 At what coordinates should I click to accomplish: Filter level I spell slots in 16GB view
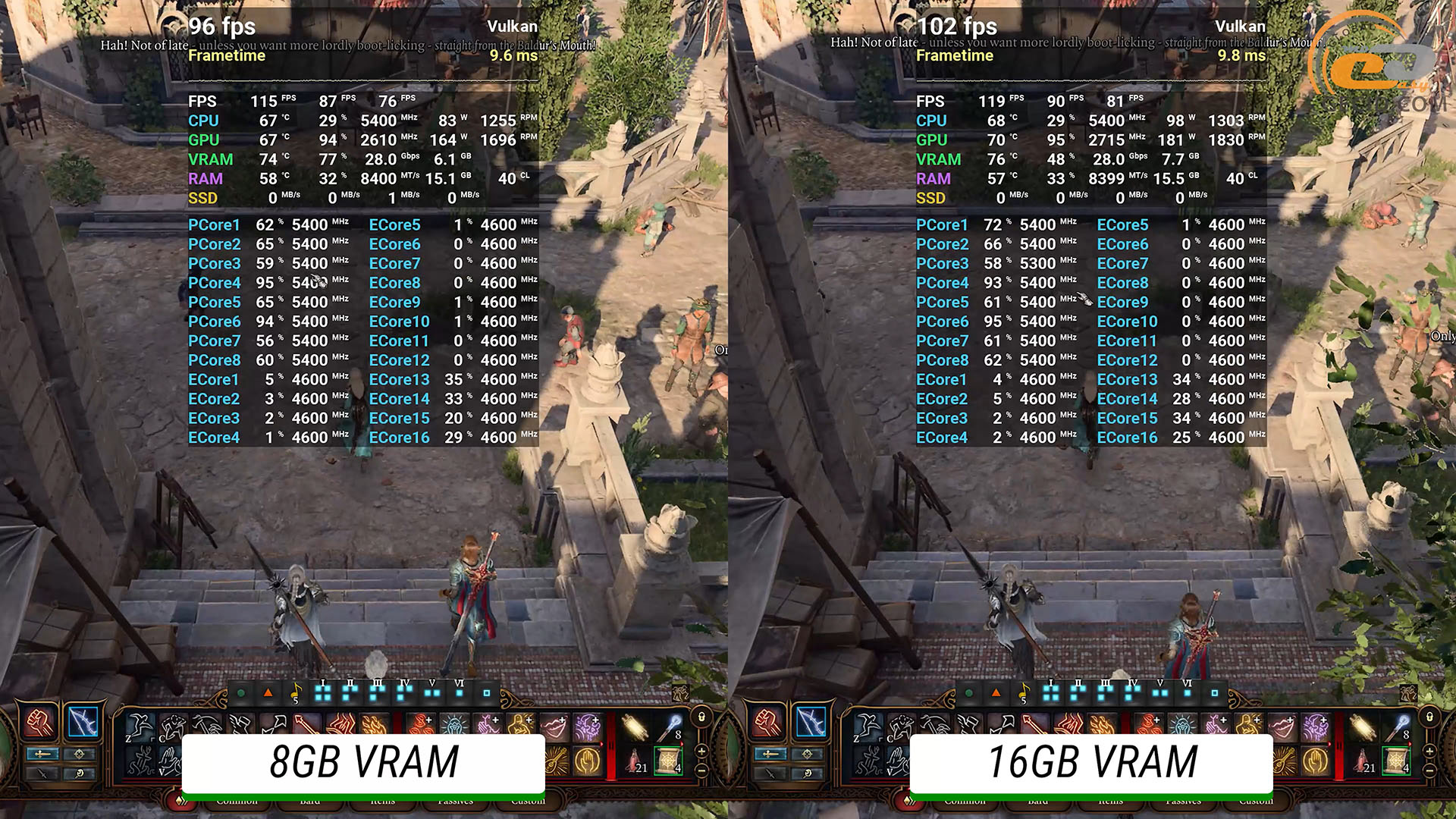coord(1051,692)
